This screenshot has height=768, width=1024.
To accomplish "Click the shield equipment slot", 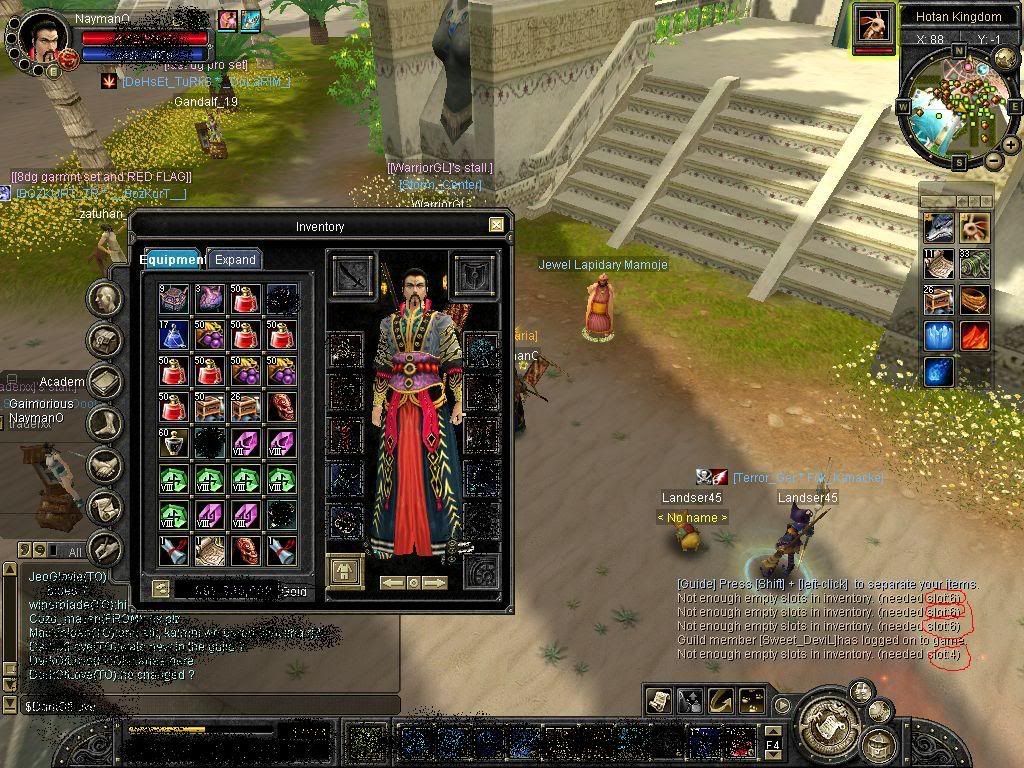I will click(475, 275).
